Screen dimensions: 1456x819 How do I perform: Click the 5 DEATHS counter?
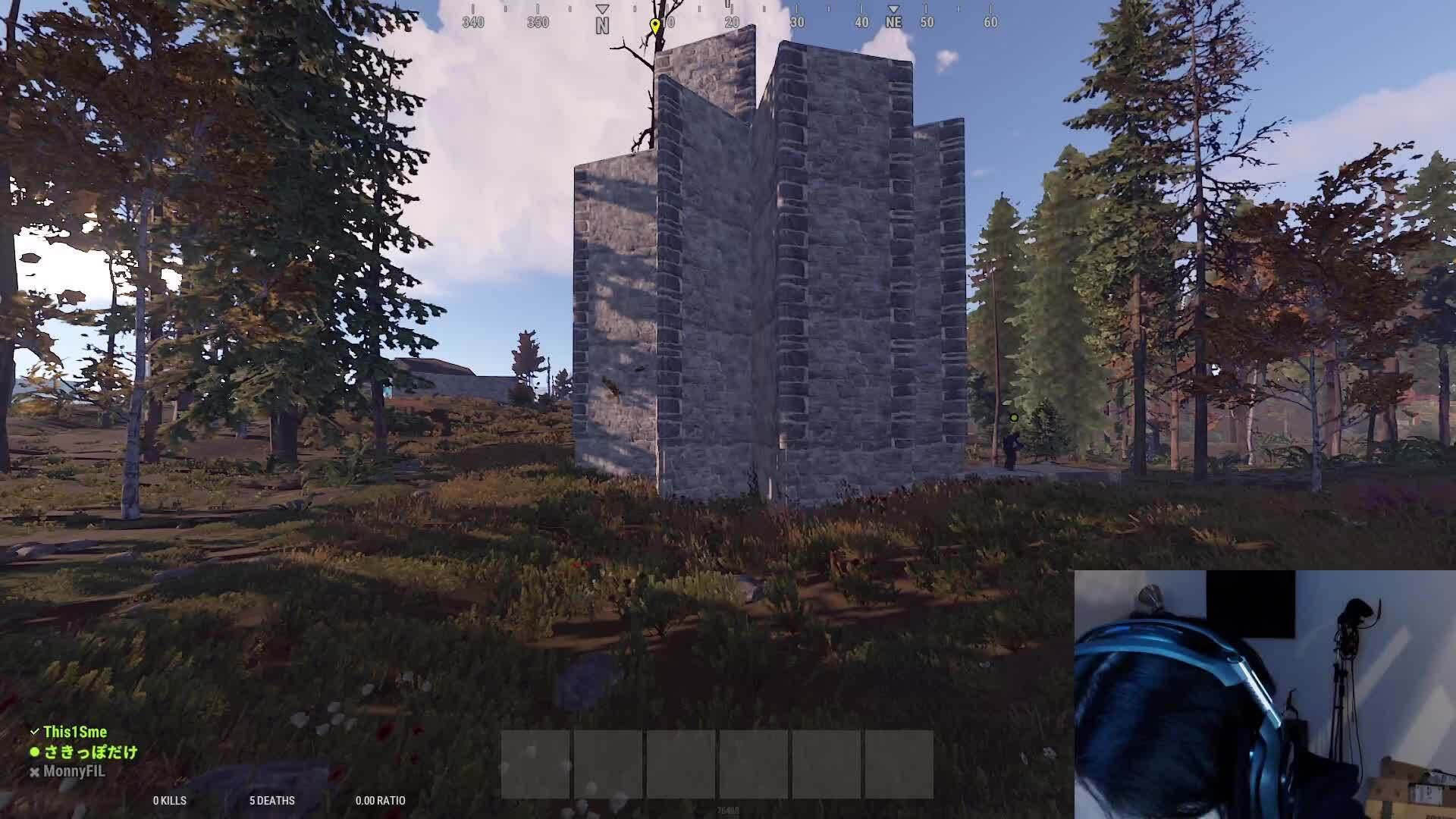pyautogui.click(x=272, y=801)
